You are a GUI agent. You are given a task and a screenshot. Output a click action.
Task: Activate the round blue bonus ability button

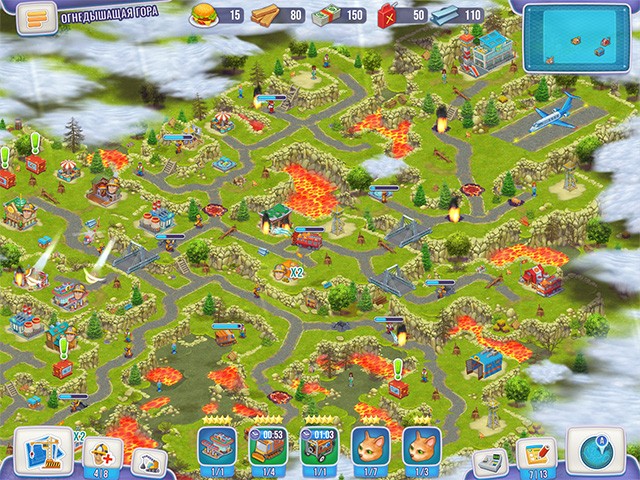click(596, 447)
